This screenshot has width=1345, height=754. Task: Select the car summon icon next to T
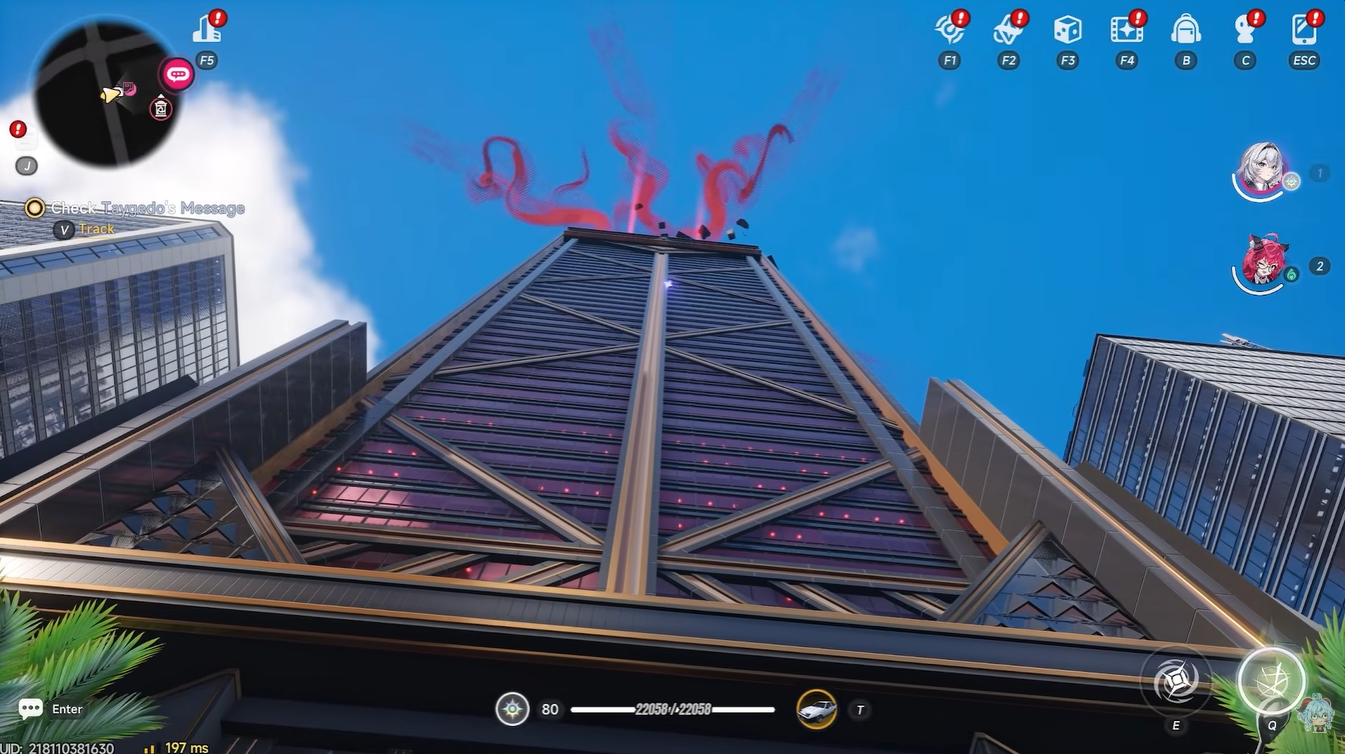pos(815,708)
